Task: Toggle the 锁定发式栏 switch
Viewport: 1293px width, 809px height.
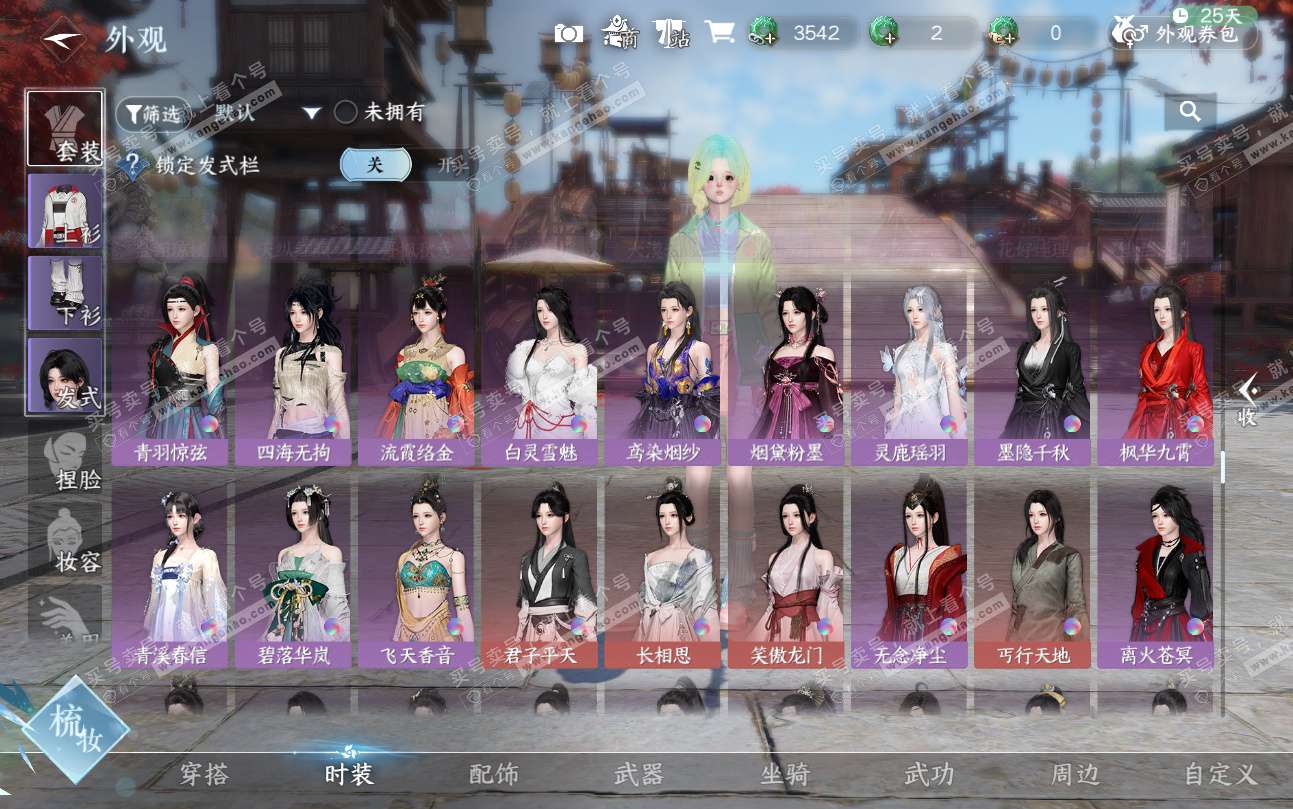Action: [x=405, y=165]
